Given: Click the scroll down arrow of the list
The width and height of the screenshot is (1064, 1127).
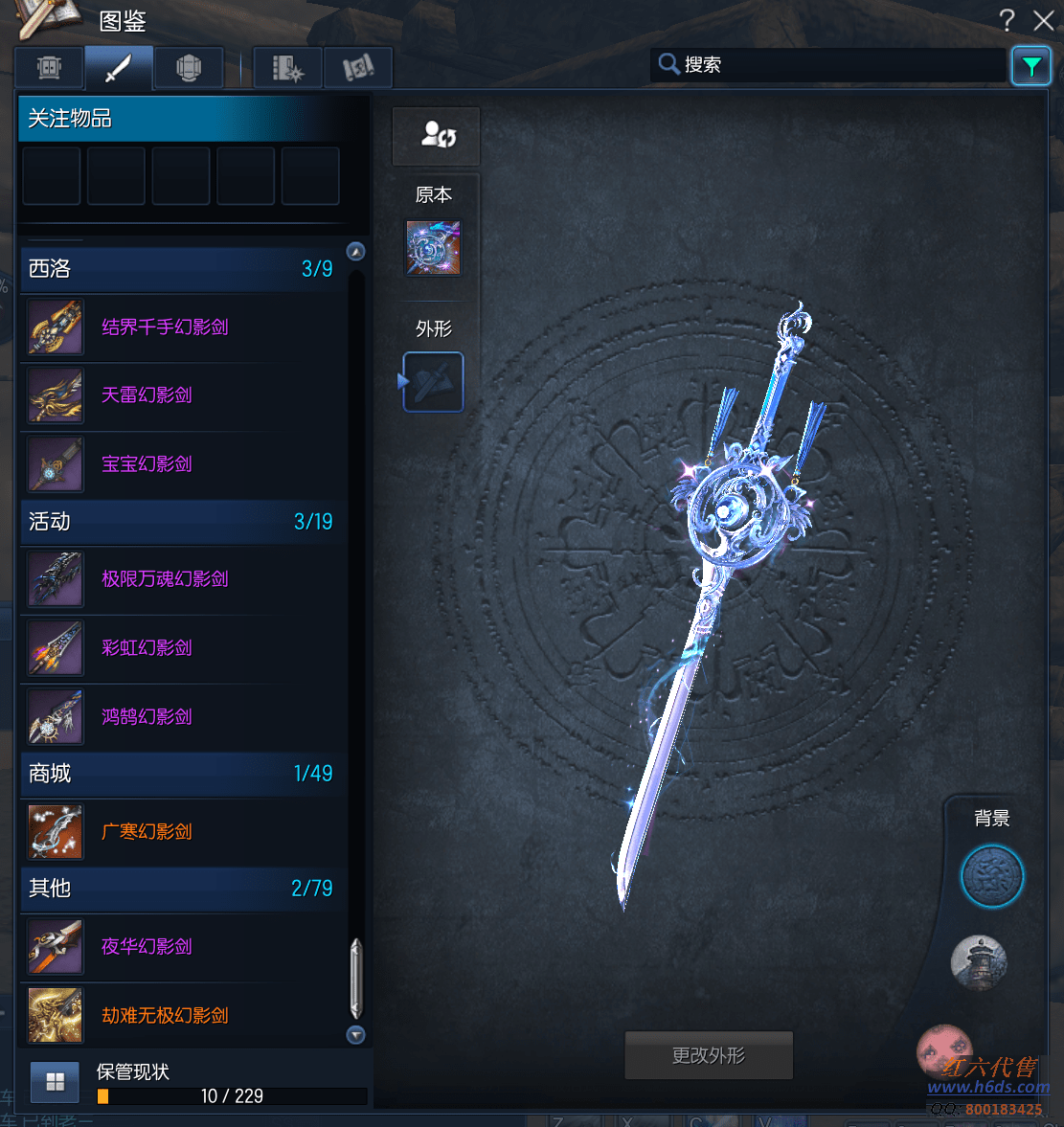Looking at the screenshot, I should pos(356,1035).
